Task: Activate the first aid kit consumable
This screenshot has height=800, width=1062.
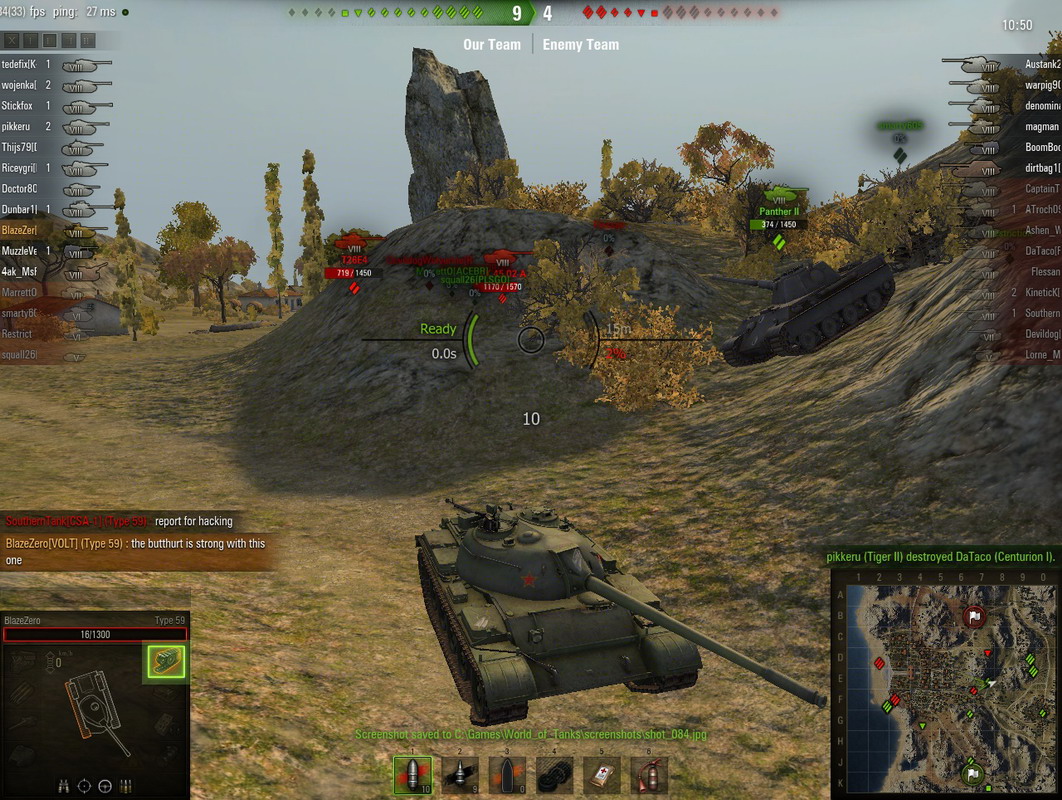Action: click(x=602, y=774)
